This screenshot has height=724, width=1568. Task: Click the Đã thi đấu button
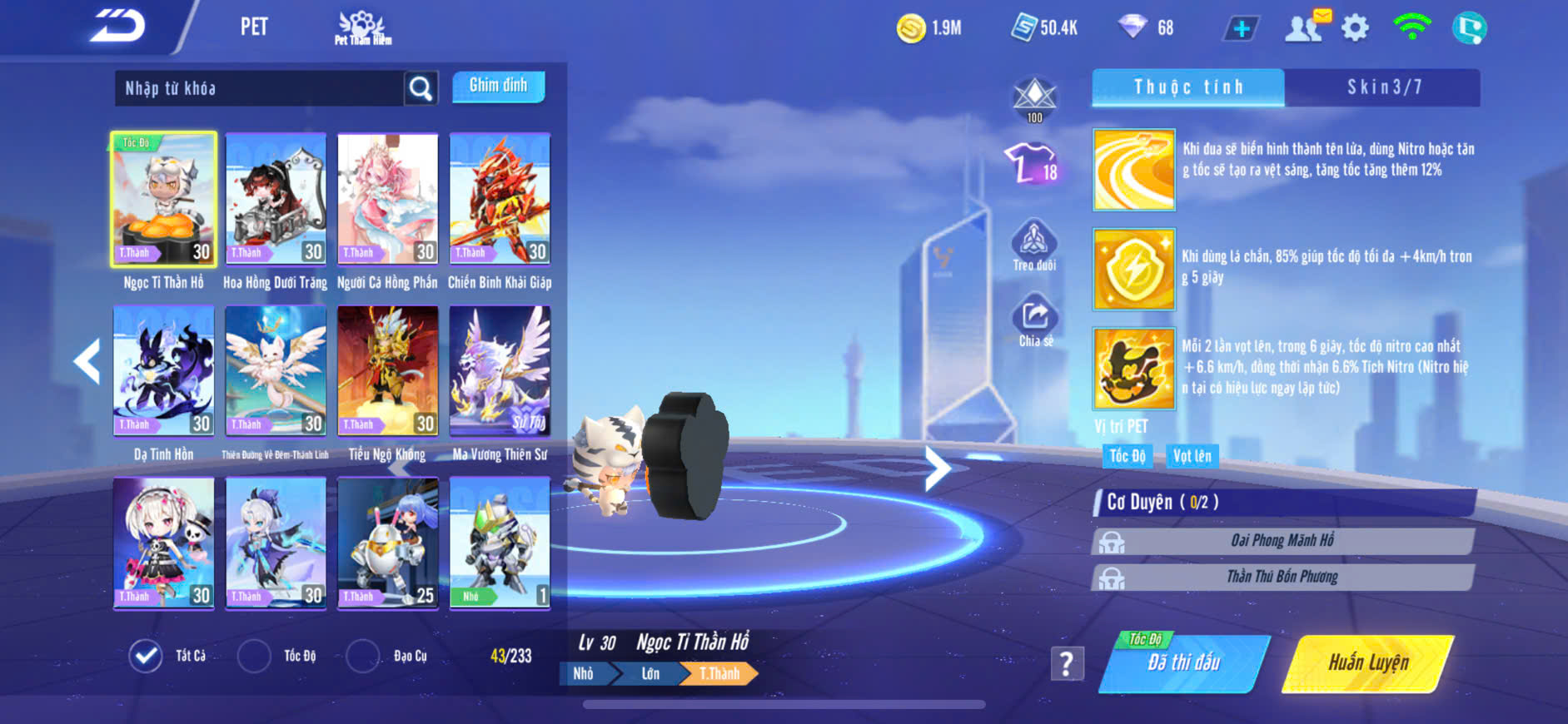pyautogui.click(x=1183, y=662)
